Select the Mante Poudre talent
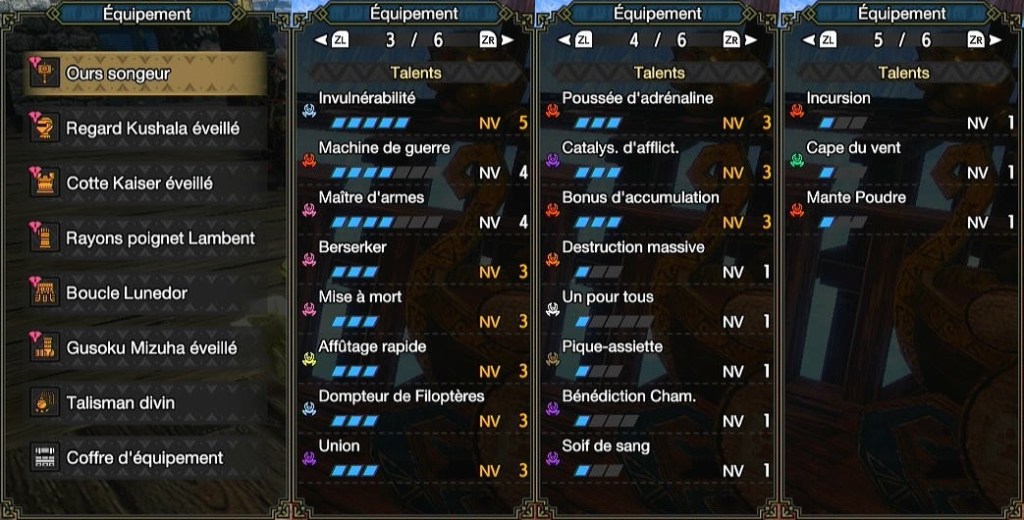The height and width of the screenshot is (520, 1024). (x=902, y=209)
